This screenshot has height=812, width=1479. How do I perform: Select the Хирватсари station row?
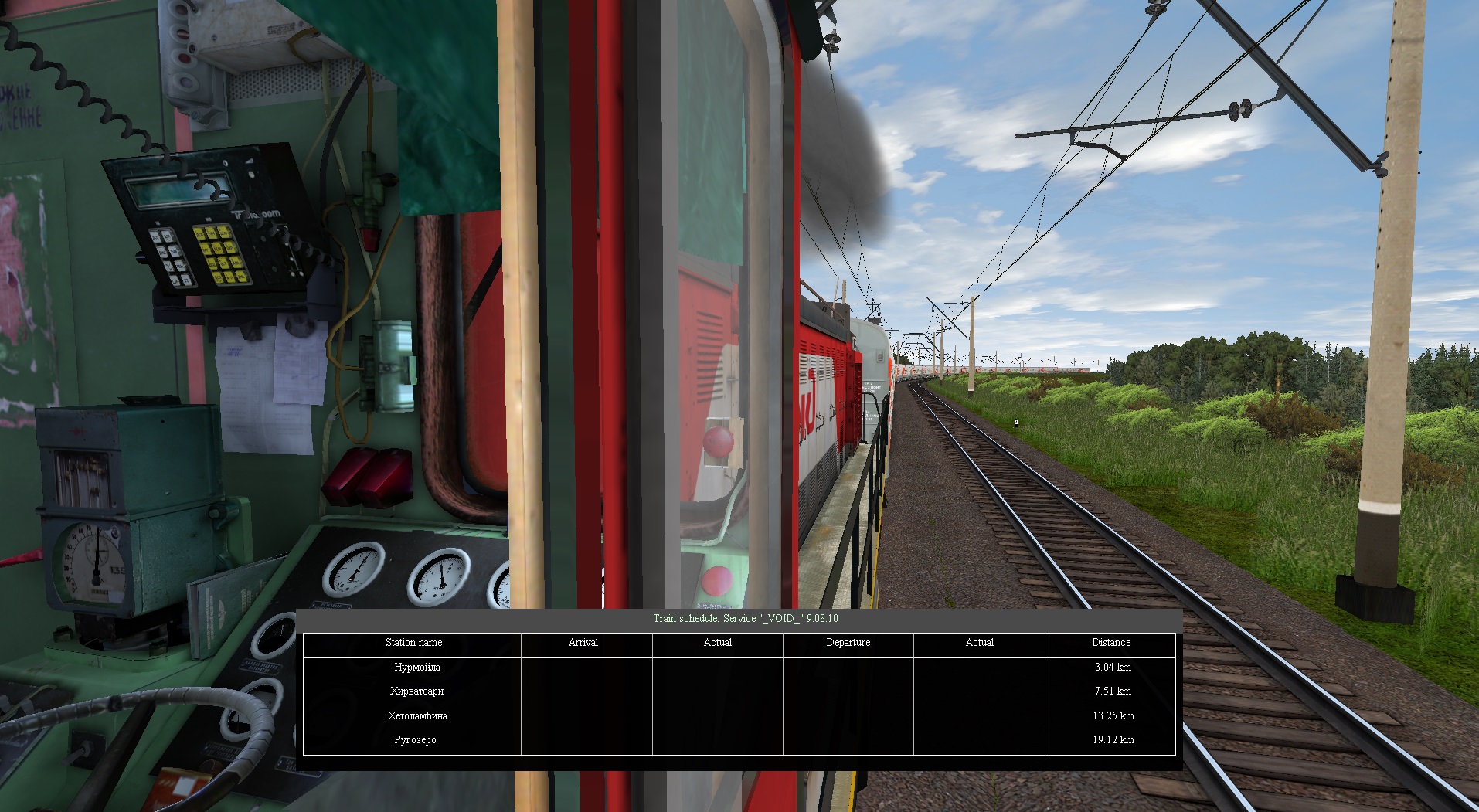pos(417,691)
